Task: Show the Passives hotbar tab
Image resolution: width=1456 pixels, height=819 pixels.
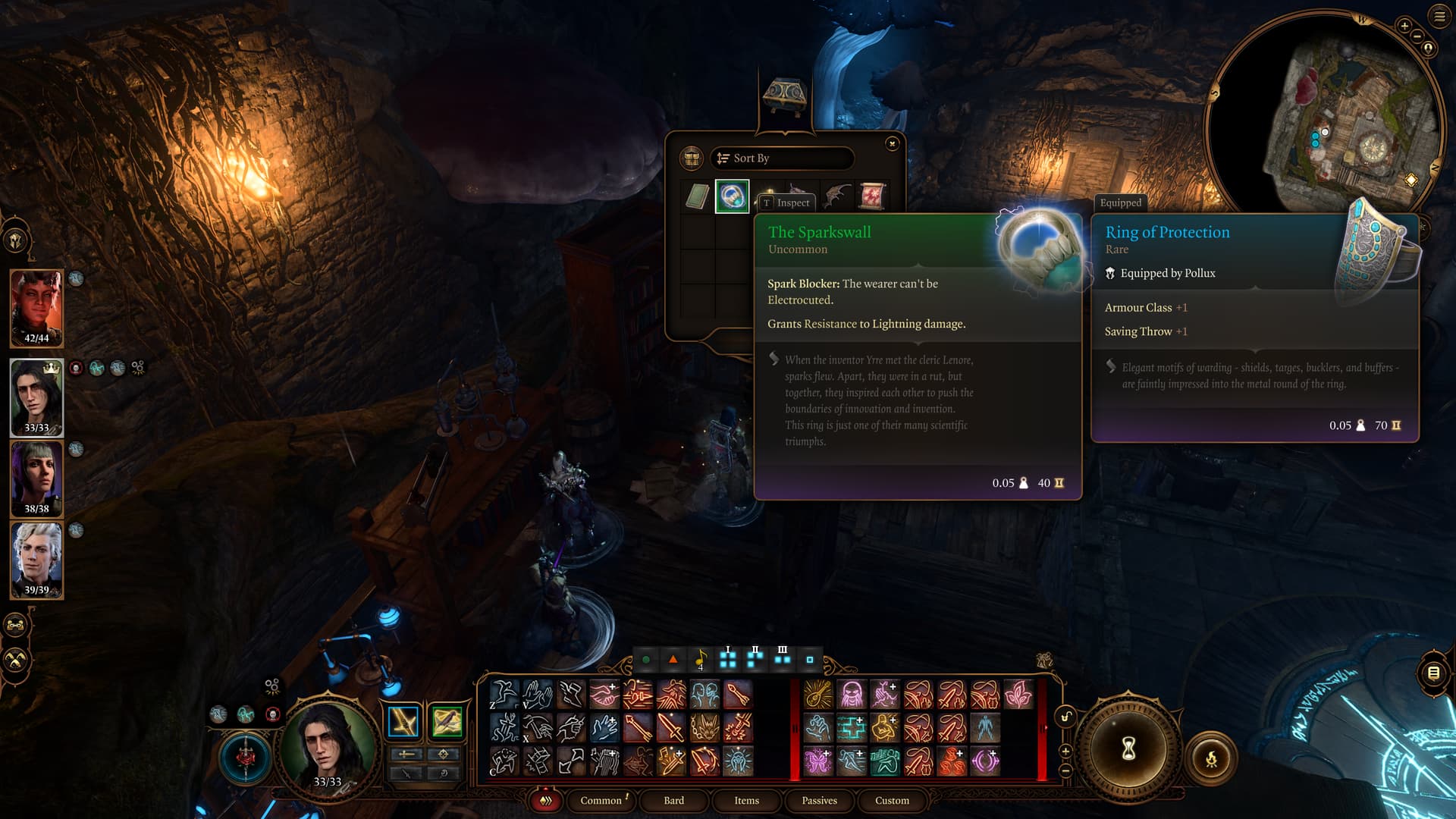Action: [819, 800]
